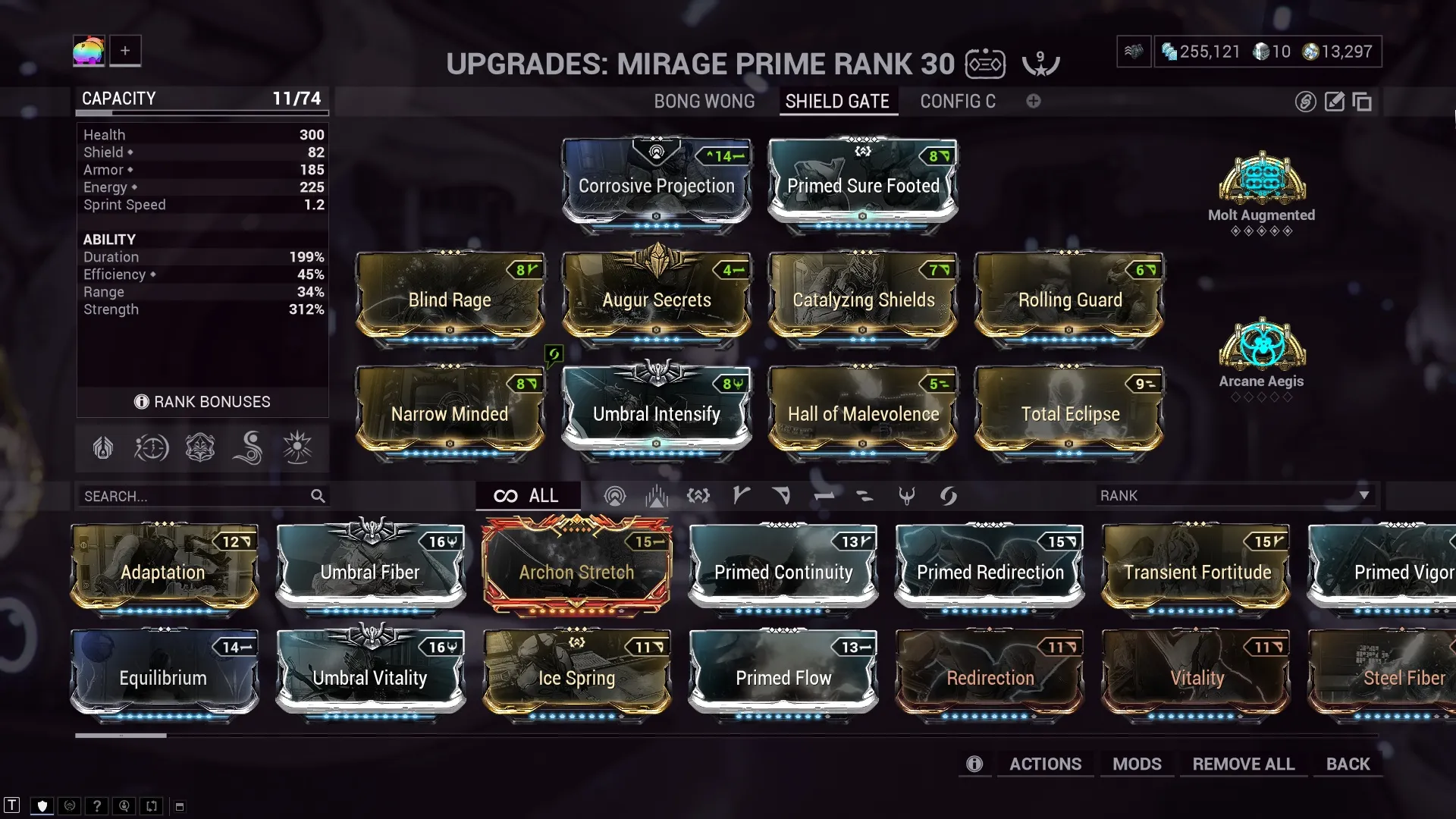Show ALL mods filter
The height and width of the screenshot is (819, 1456).
tap(528, 496)
